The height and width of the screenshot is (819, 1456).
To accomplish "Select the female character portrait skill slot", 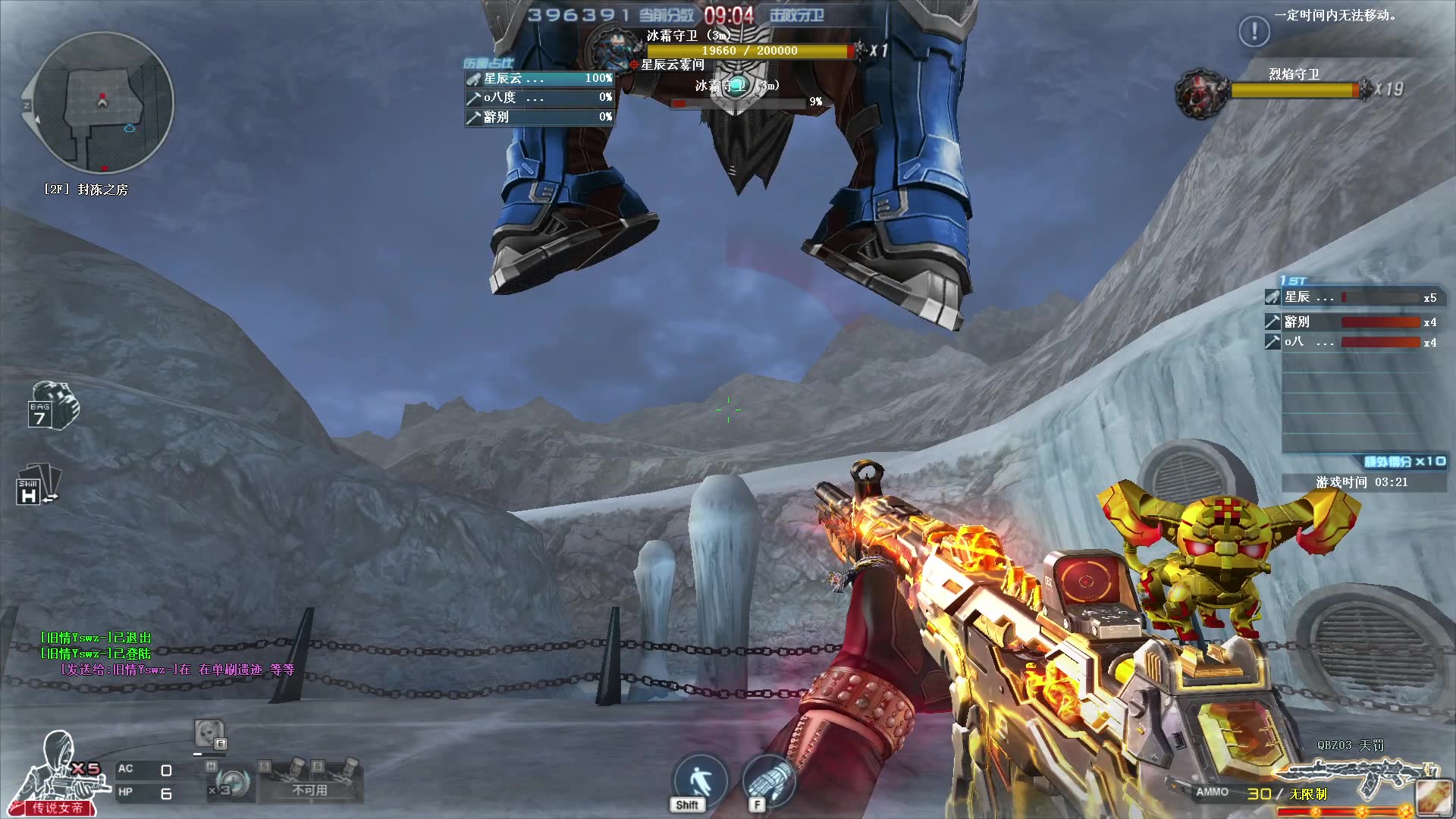I will click(x=209, y=734).
